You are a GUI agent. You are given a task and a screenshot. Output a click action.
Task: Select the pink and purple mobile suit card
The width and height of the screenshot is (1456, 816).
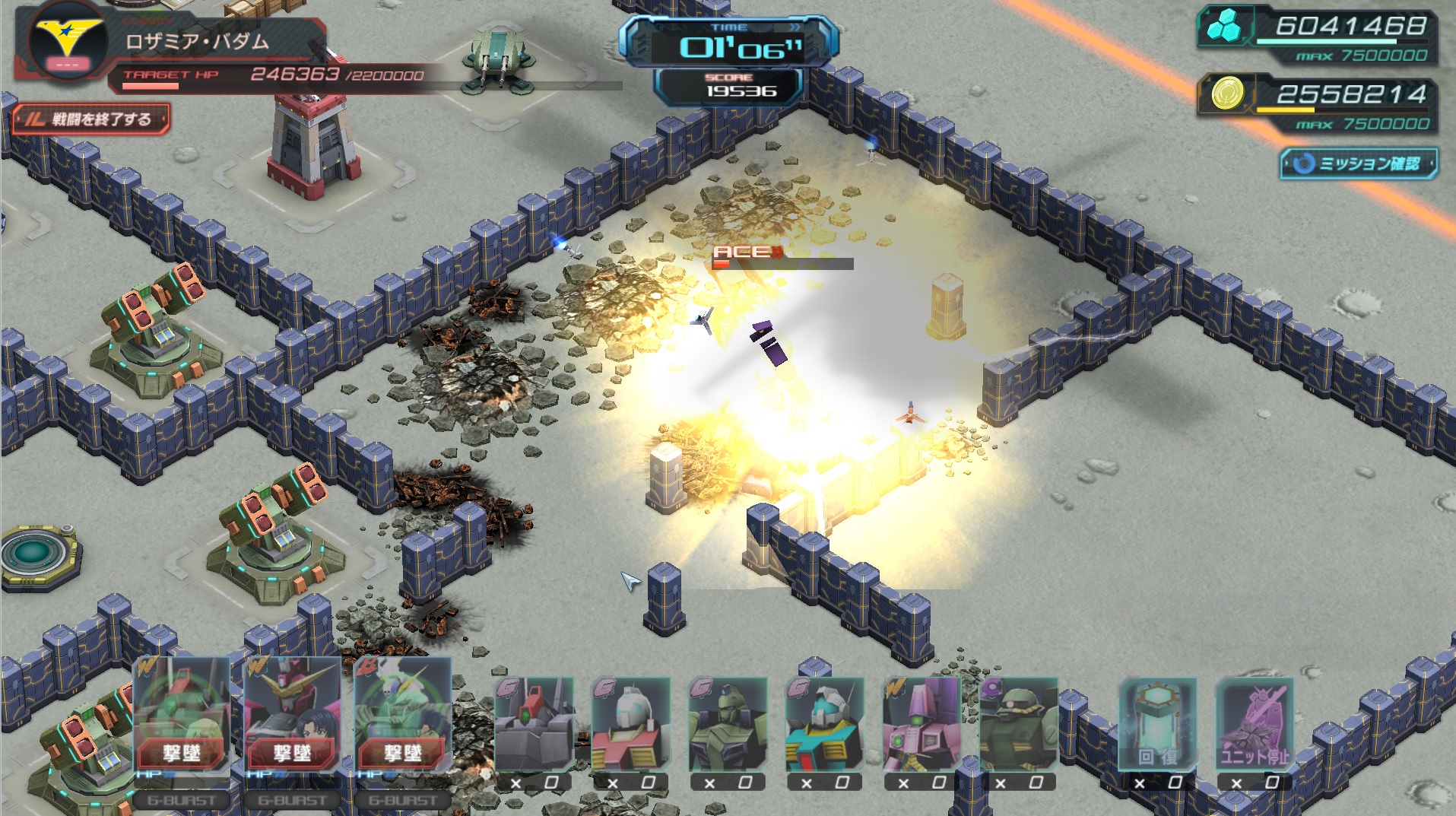coord(921,726)
